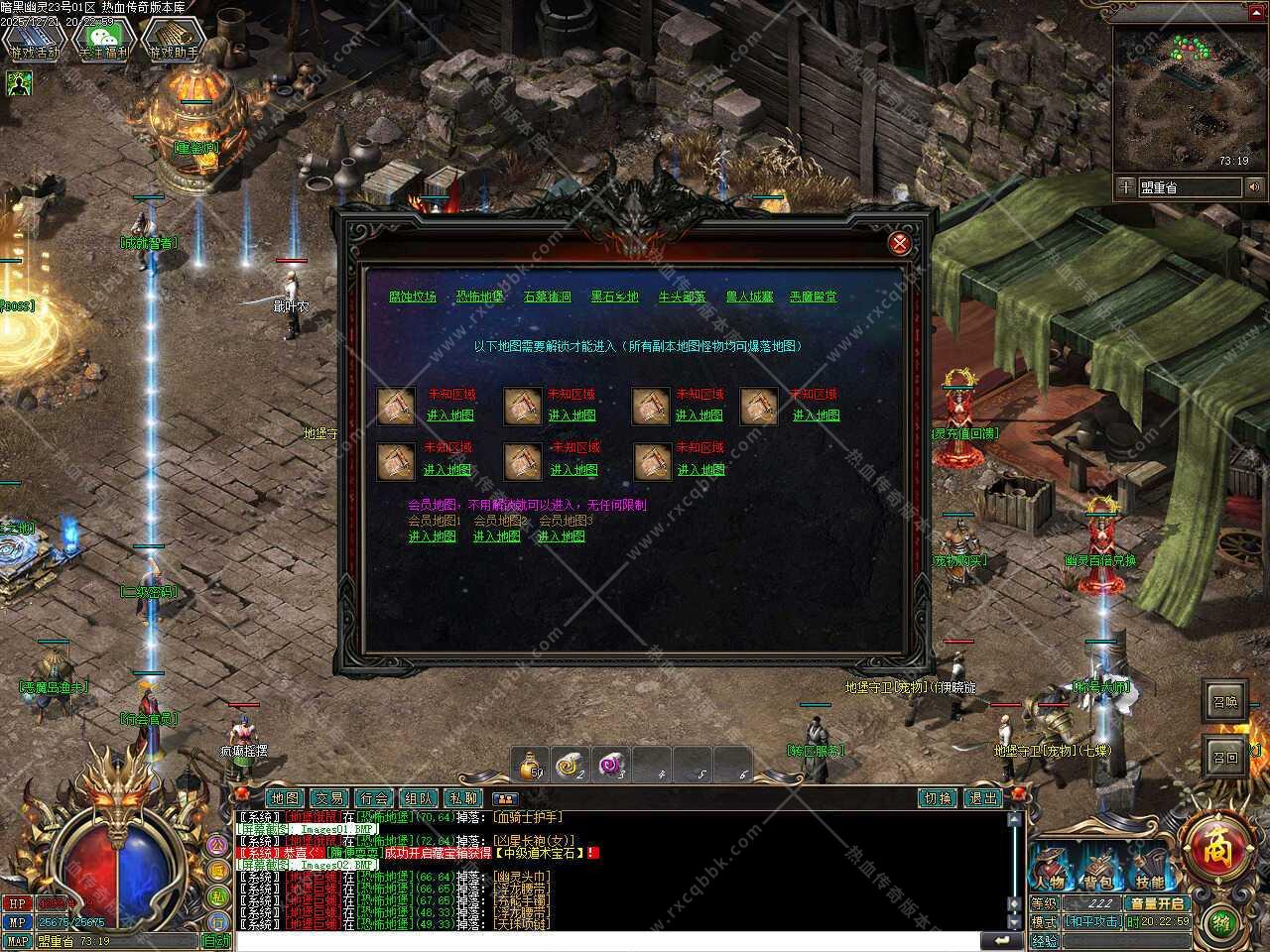Go to 牛头部落 map link
Screen dimensions: 1270x952
pos(683,297)
